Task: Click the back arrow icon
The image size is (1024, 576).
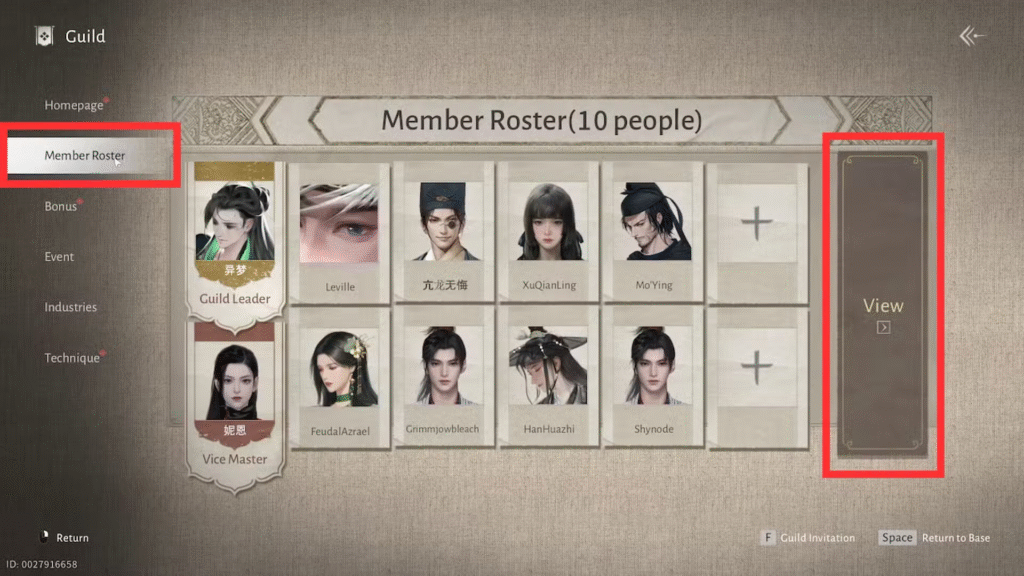Action: (972, 36)
